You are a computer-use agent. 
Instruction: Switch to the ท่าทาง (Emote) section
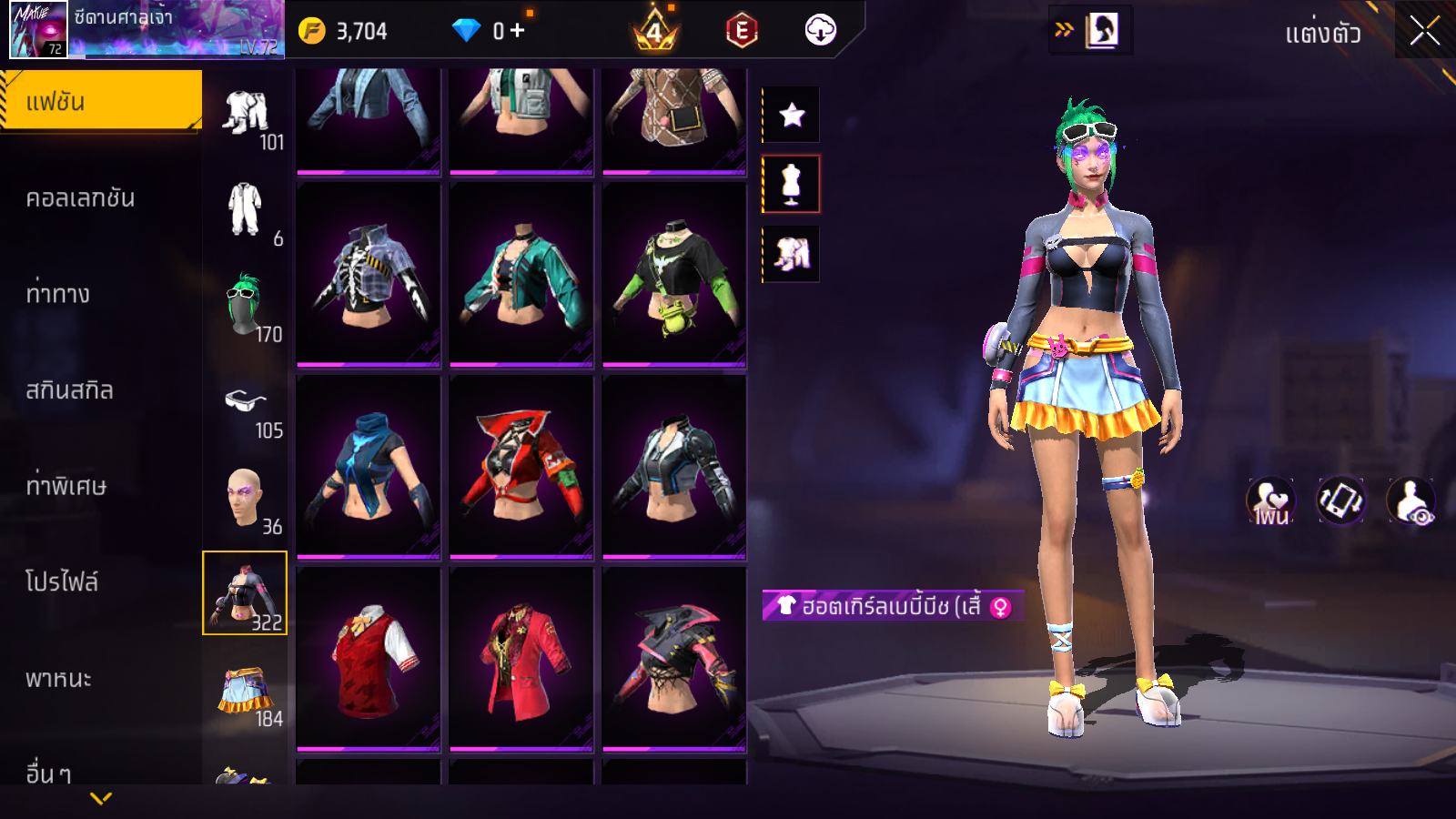point(57,294)
